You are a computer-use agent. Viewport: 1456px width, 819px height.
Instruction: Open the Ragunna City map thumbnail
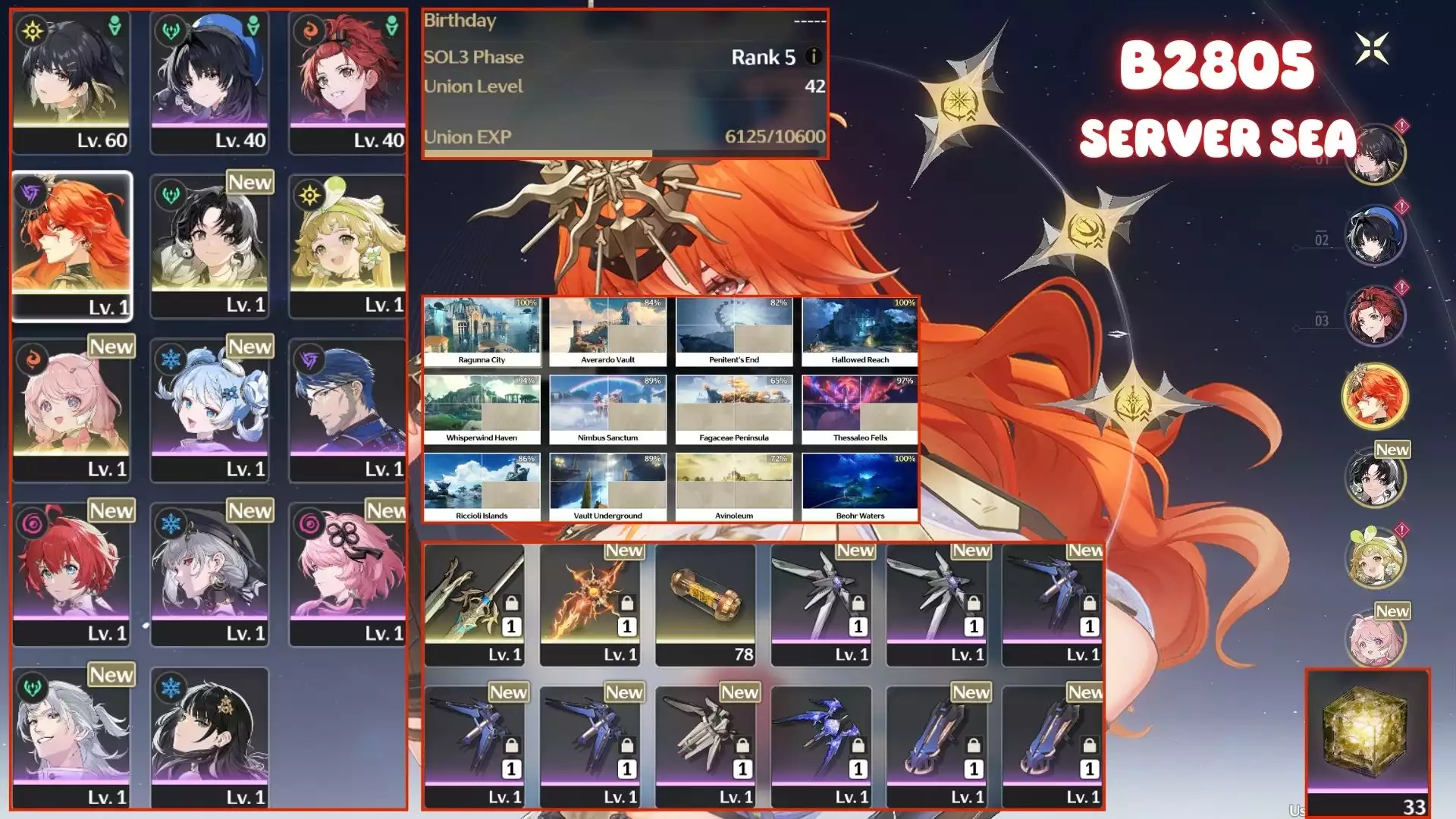482,332
